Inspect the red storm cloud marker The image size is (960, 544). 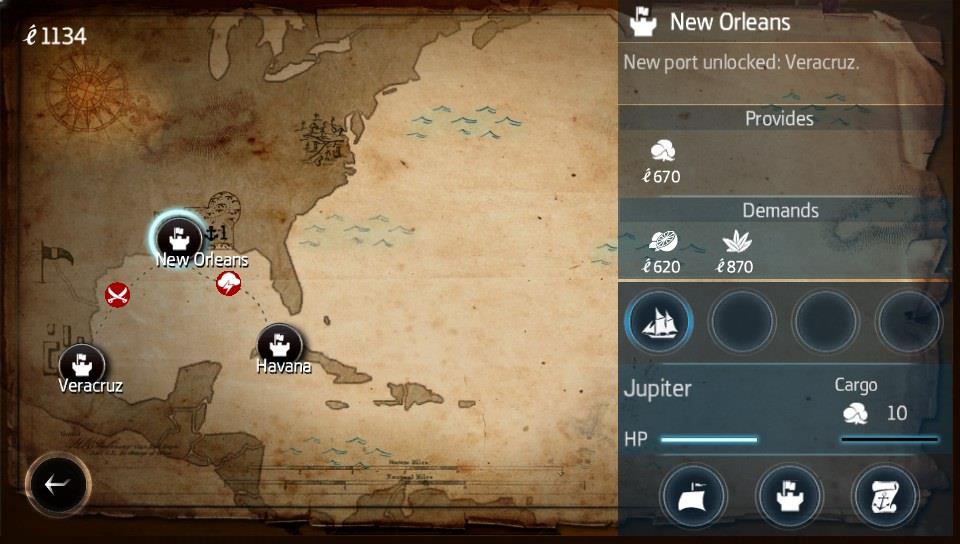point(229,283)
